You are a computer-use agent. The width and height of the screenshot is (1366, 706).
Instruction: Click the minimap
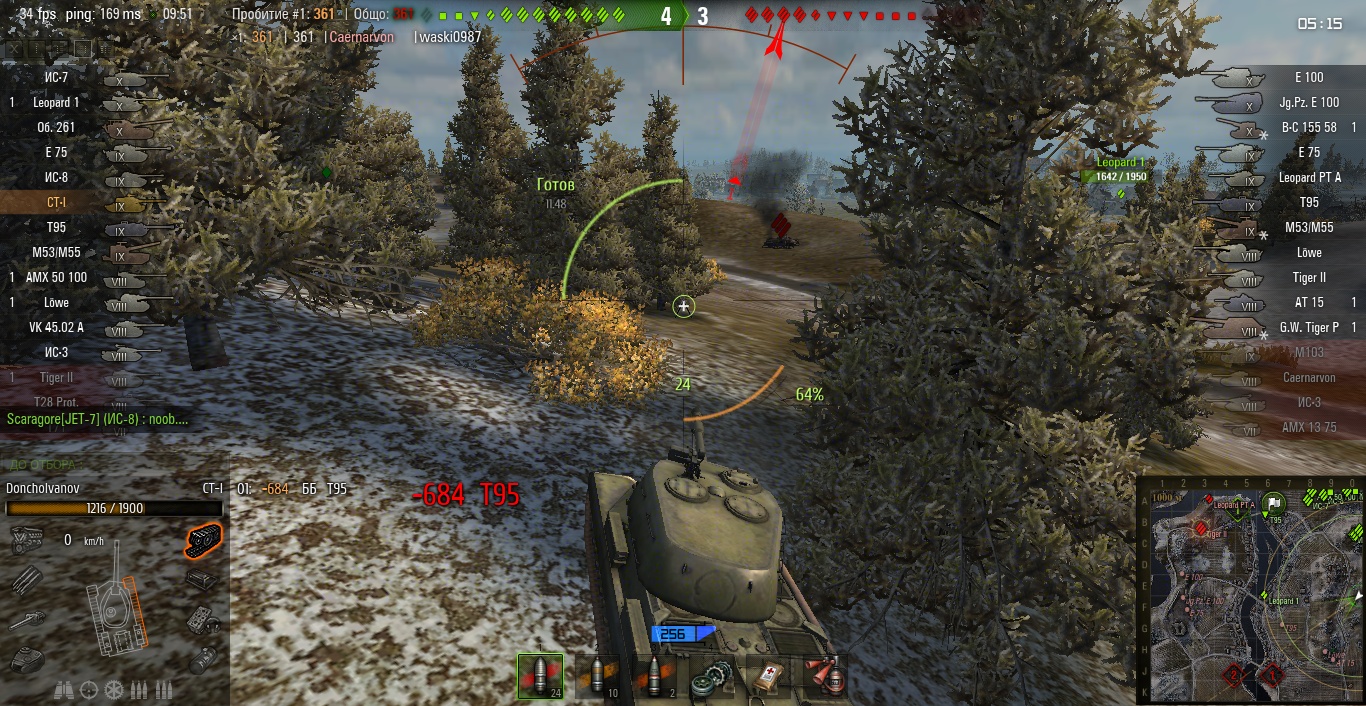[x=1250, y=590]
